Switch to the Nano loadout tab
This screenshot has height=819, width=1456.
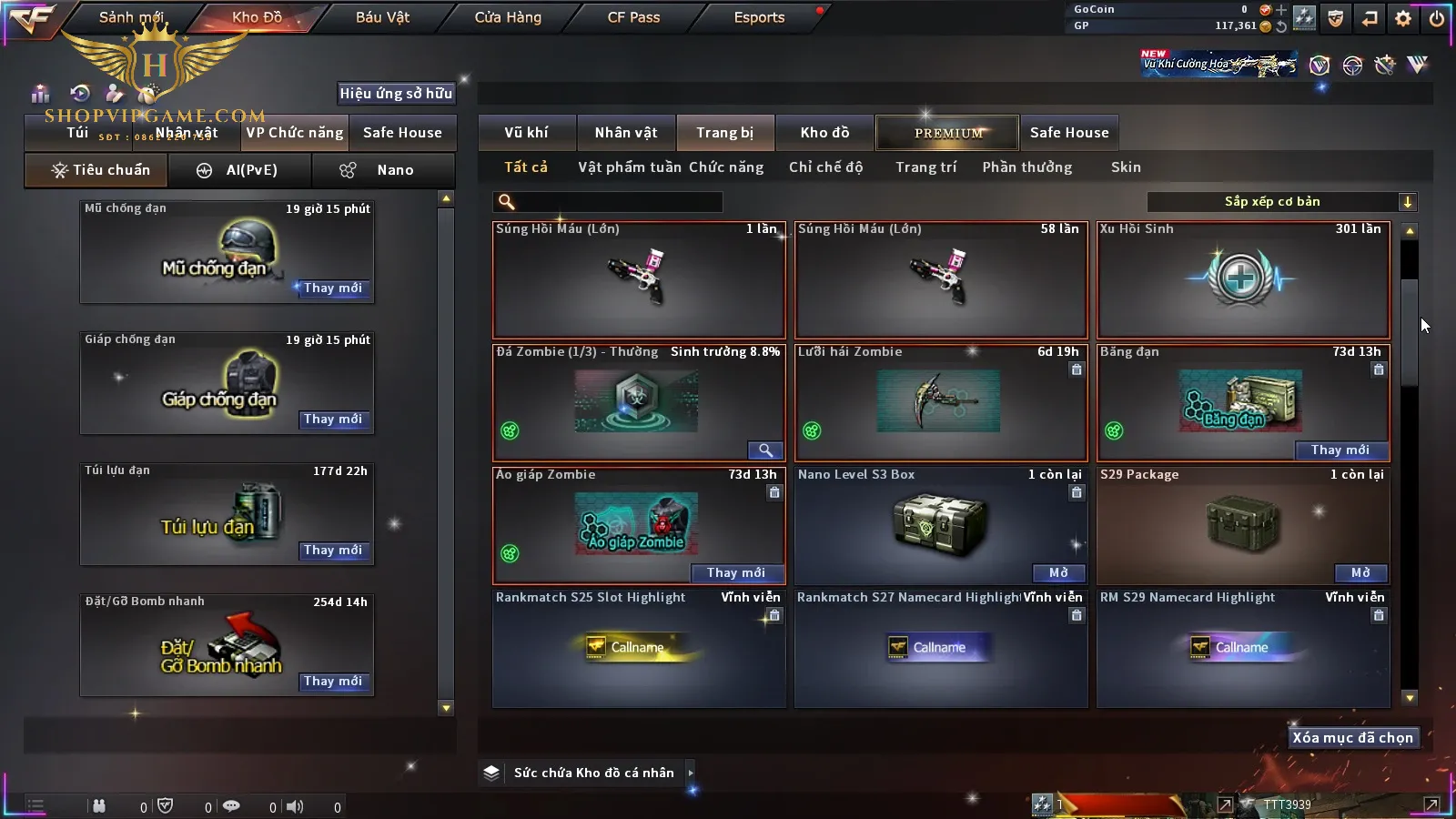pos(383,170)
